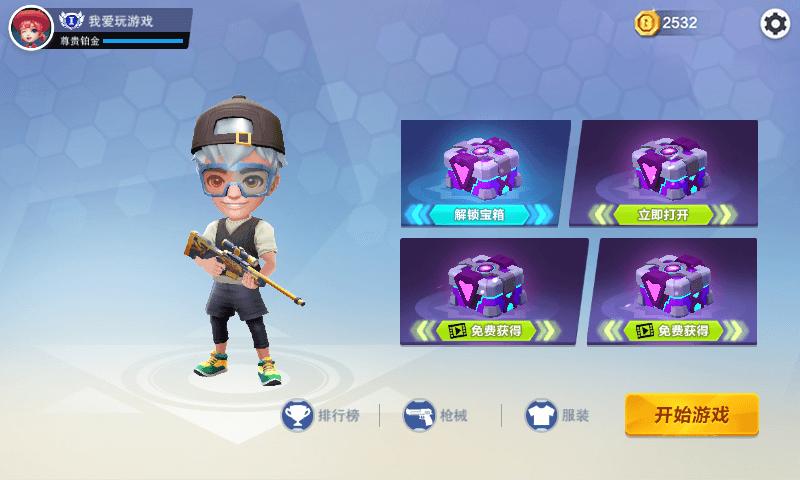Click the red-haired player avatar
This screenshot has height=480, width=800.
click(x=30, y=26)
